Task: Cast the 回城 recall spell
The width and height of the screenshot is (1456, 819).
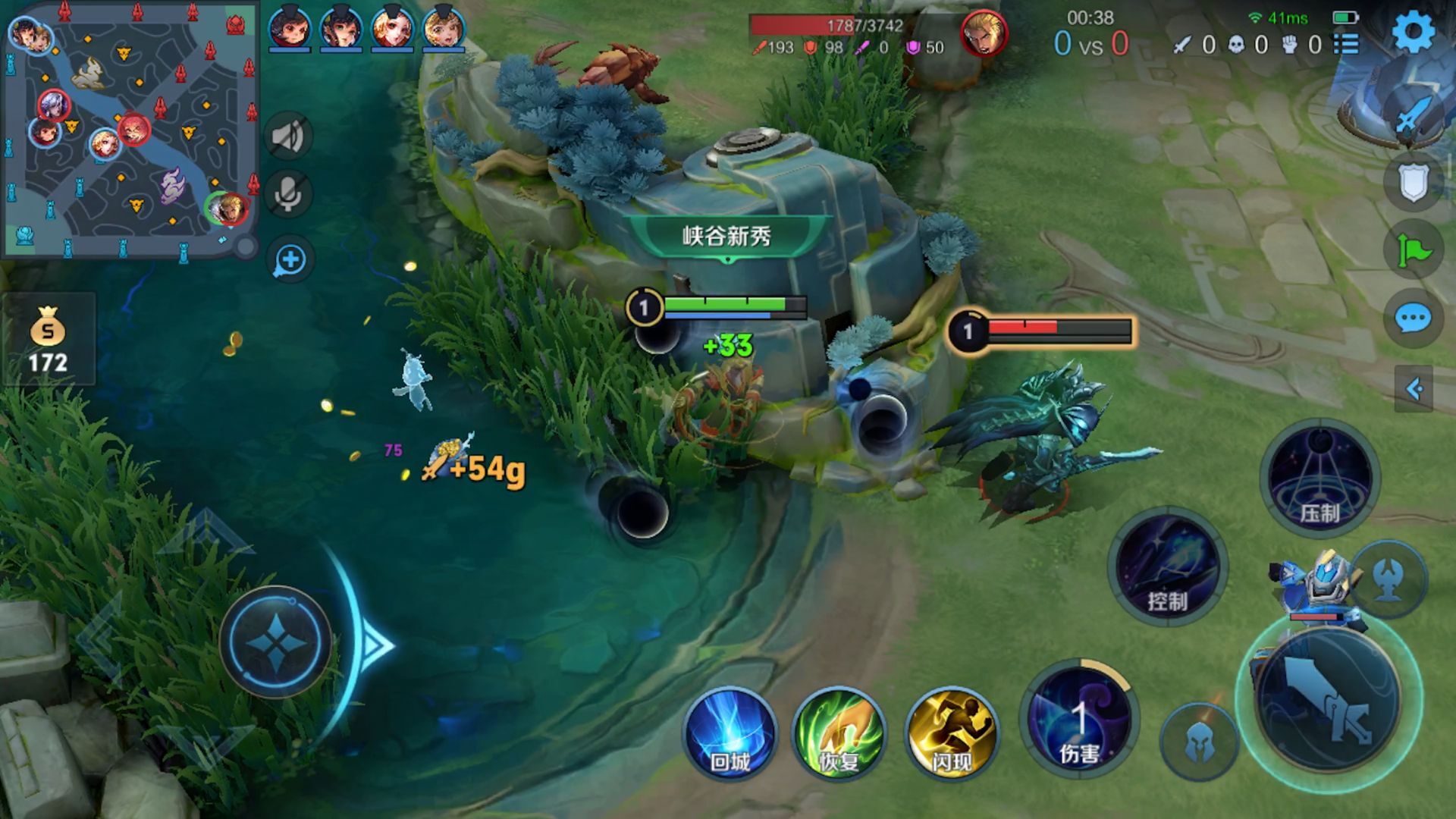Action: (x=730, y=734)
